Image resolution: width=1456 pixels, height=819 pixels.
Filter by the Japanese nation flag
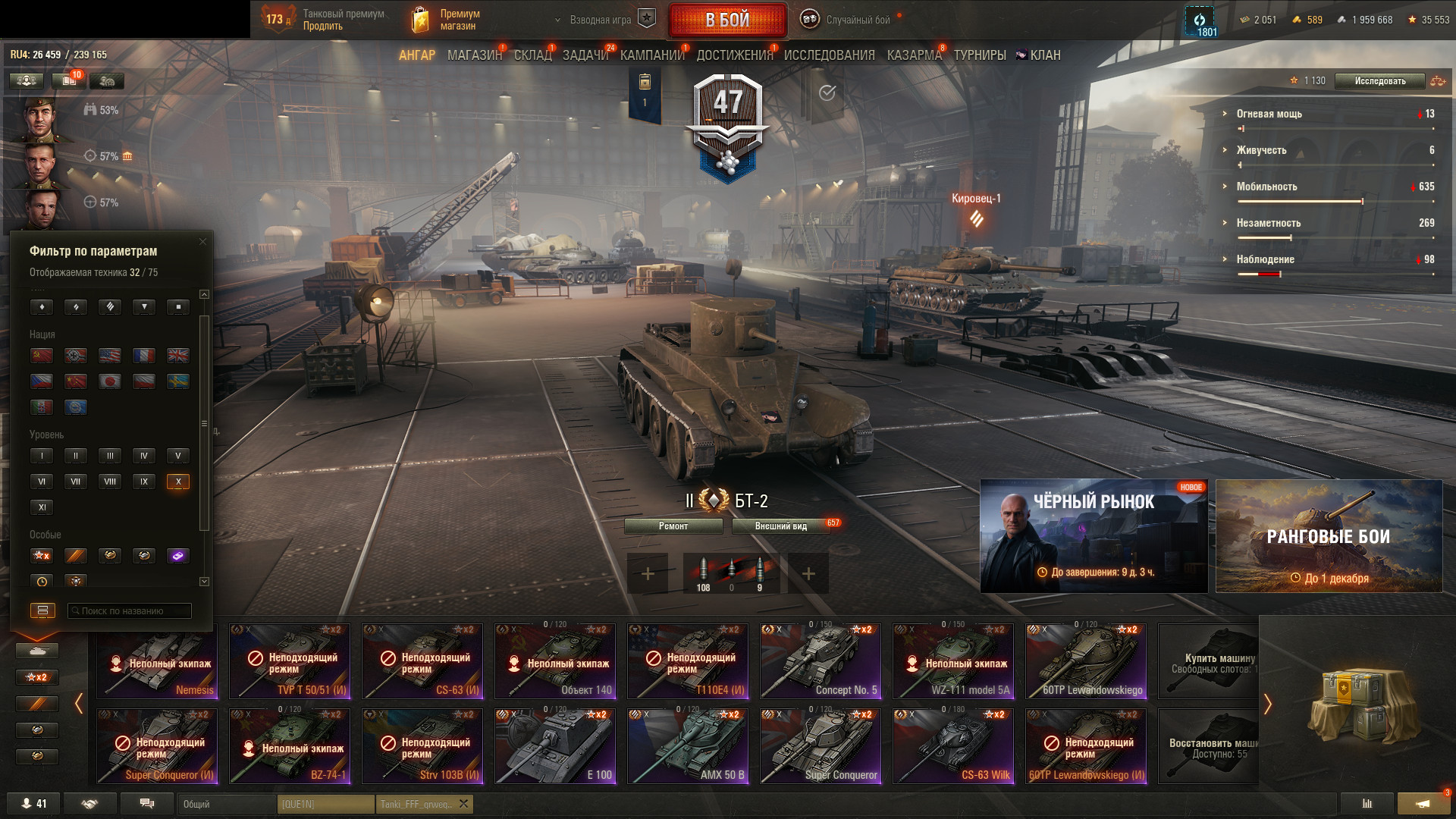(x=110, y=381)
